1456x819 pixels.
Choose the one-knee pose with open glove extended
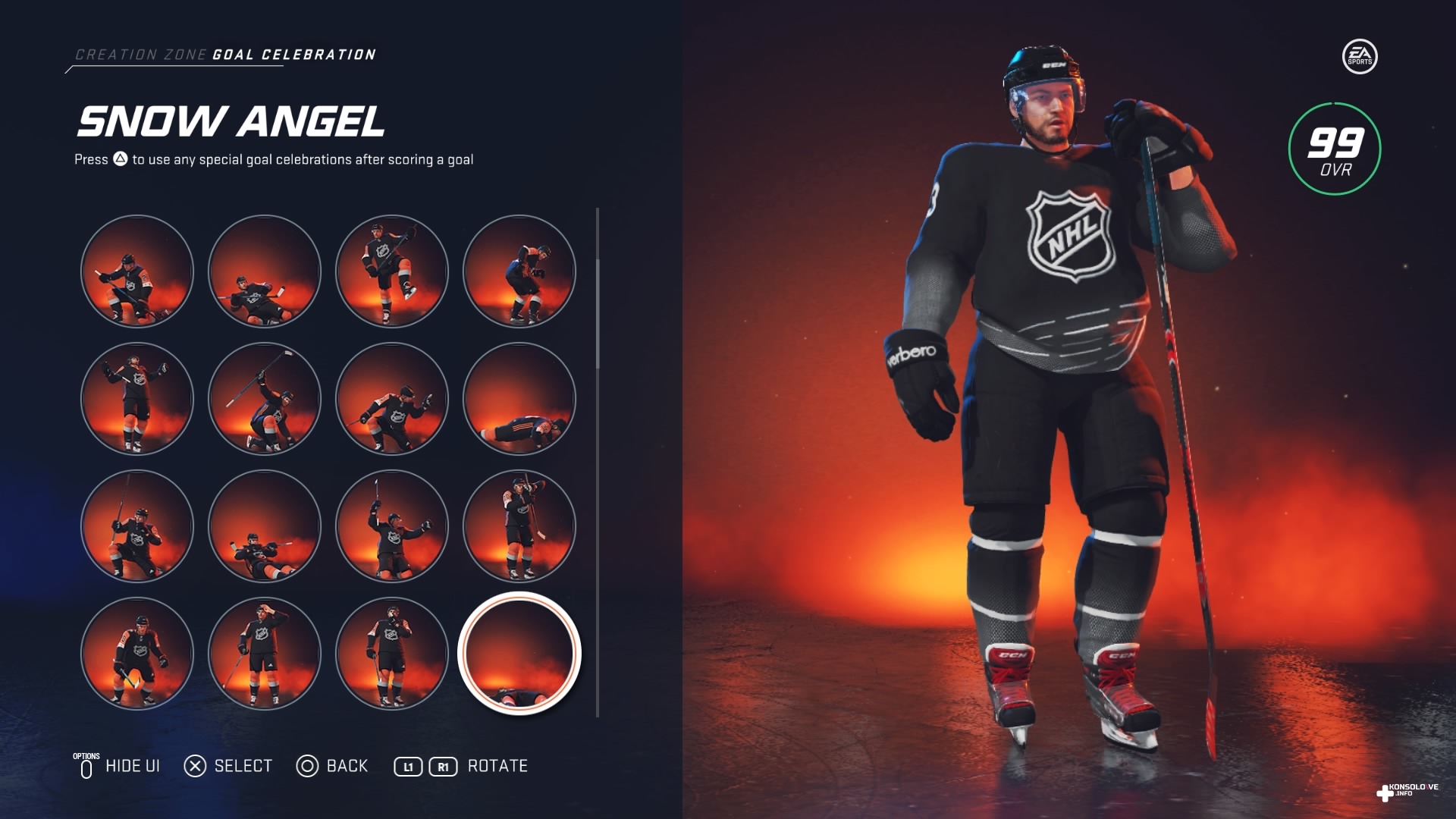click(392, 399)
